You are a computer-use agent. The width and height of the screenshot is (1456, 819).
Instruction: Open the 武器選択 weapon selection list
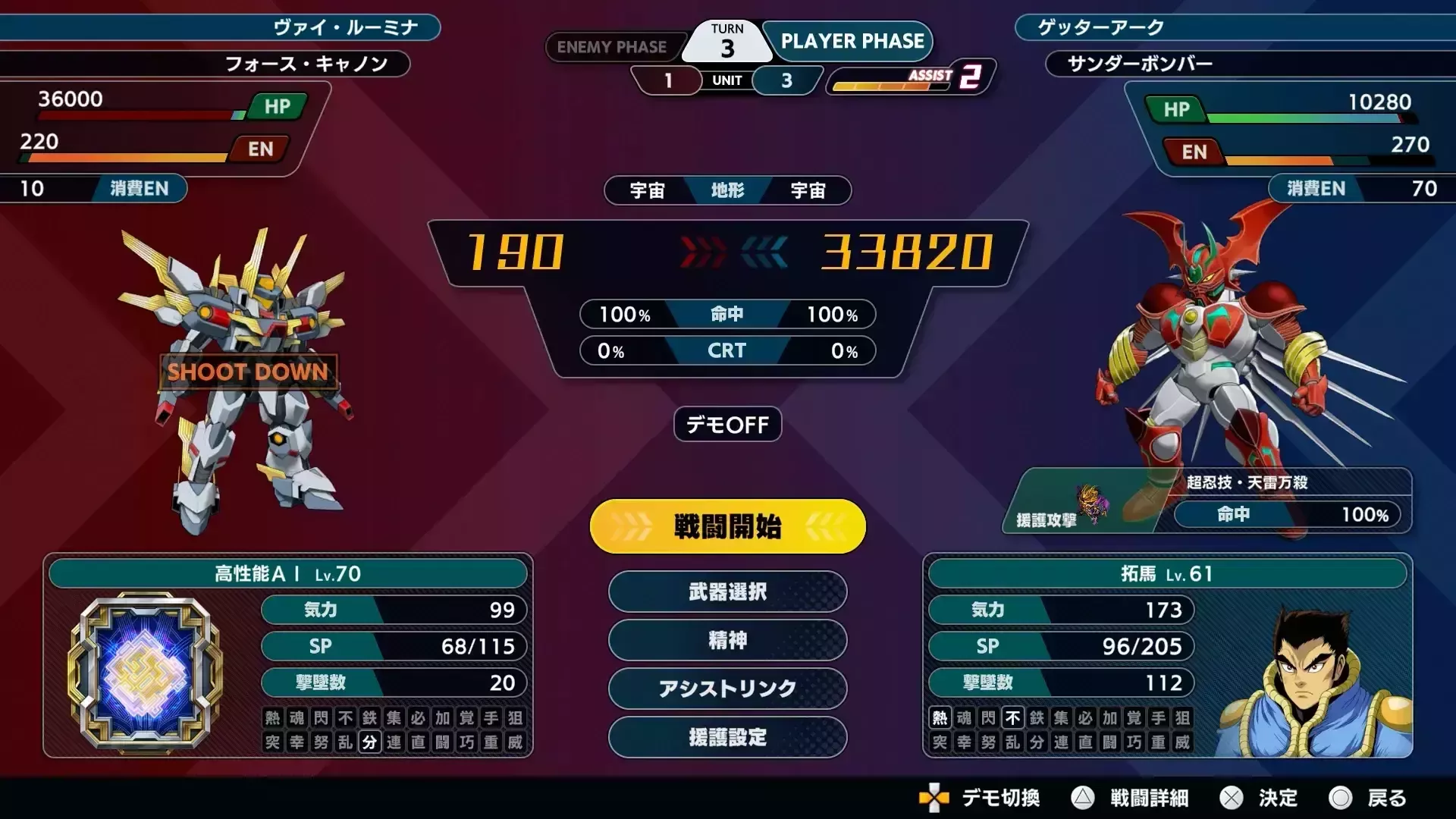(x=726, y=592)
